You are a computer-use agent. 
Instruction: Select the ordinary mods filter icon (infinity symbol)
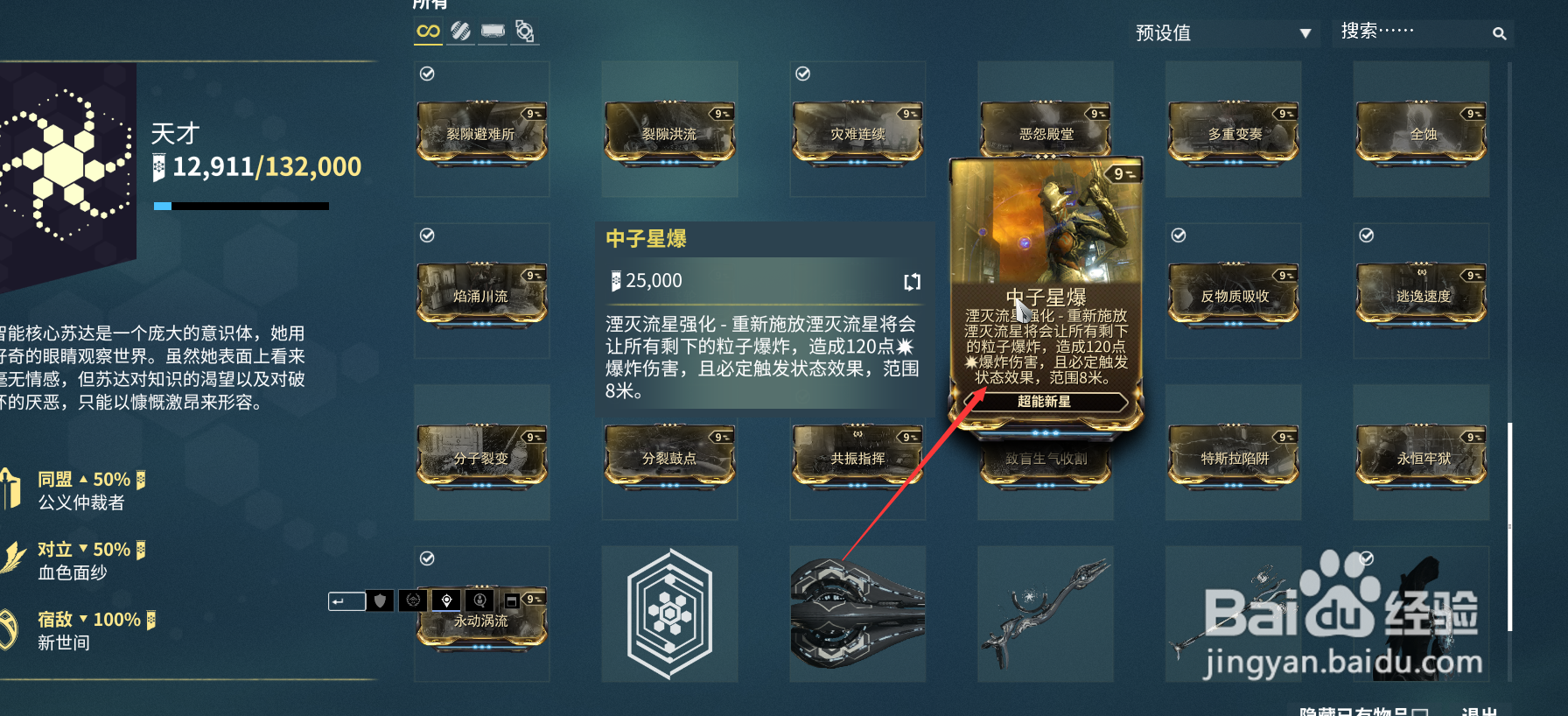point(428,31)
